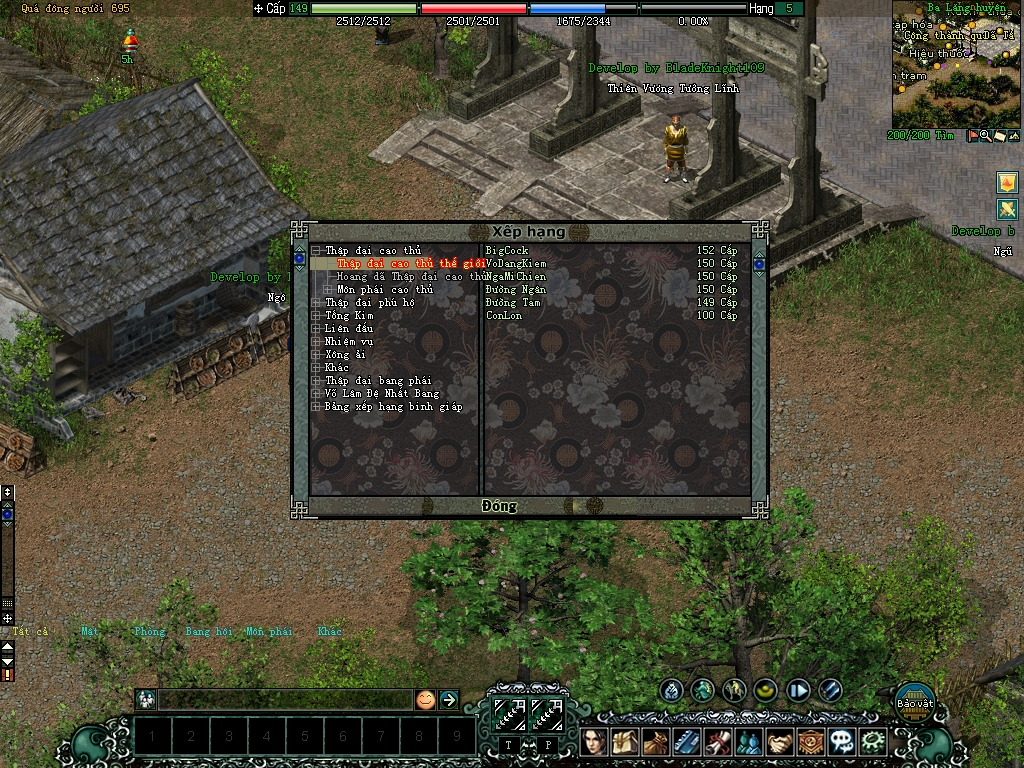Open the Tống Kim ranking category
The width and height of the screenshot is (1024, 768).
pyautogui.click(x=349, y=316)
